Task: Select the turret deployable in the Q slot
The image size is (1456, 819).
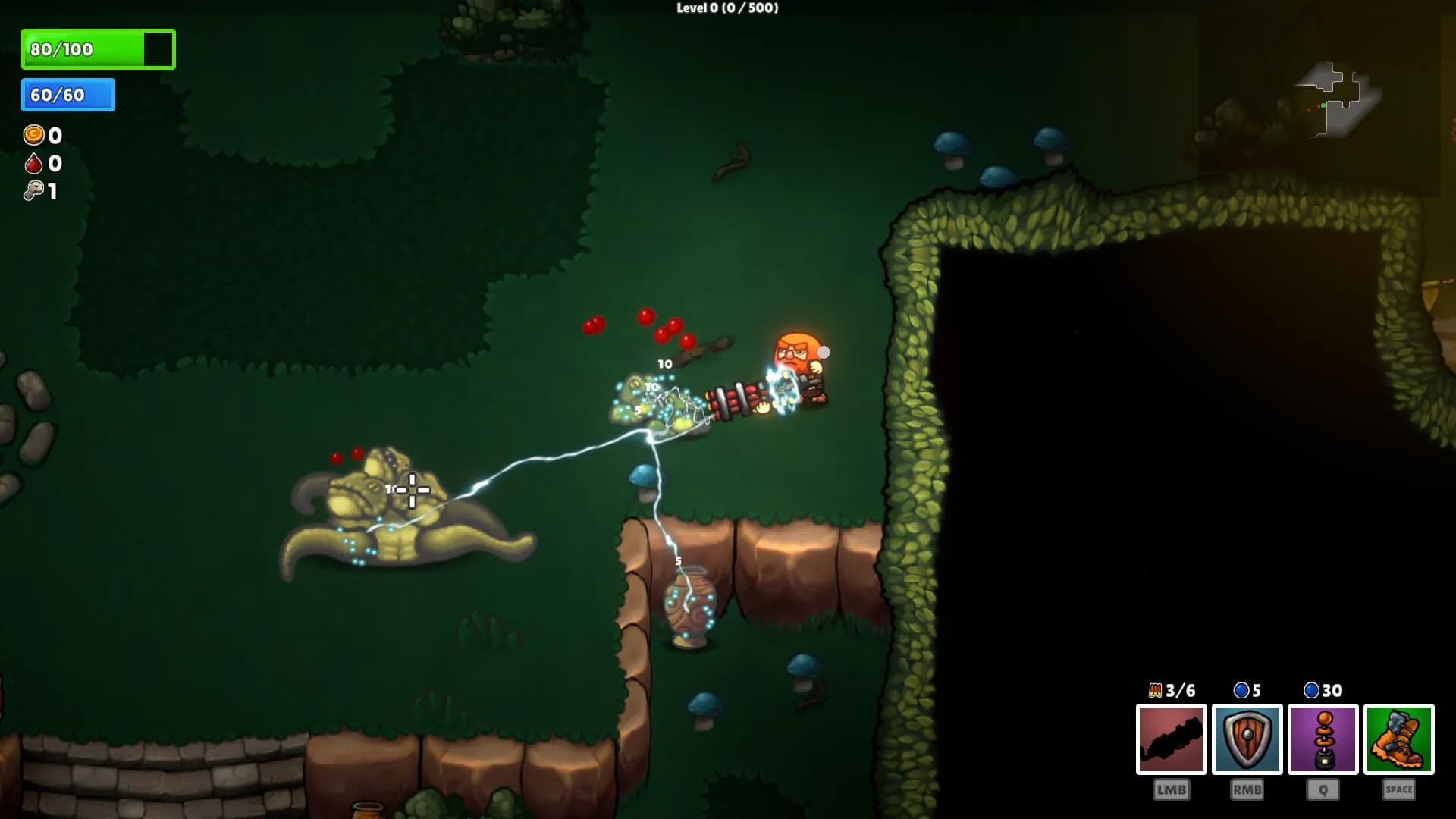Action: (1323, 738)
